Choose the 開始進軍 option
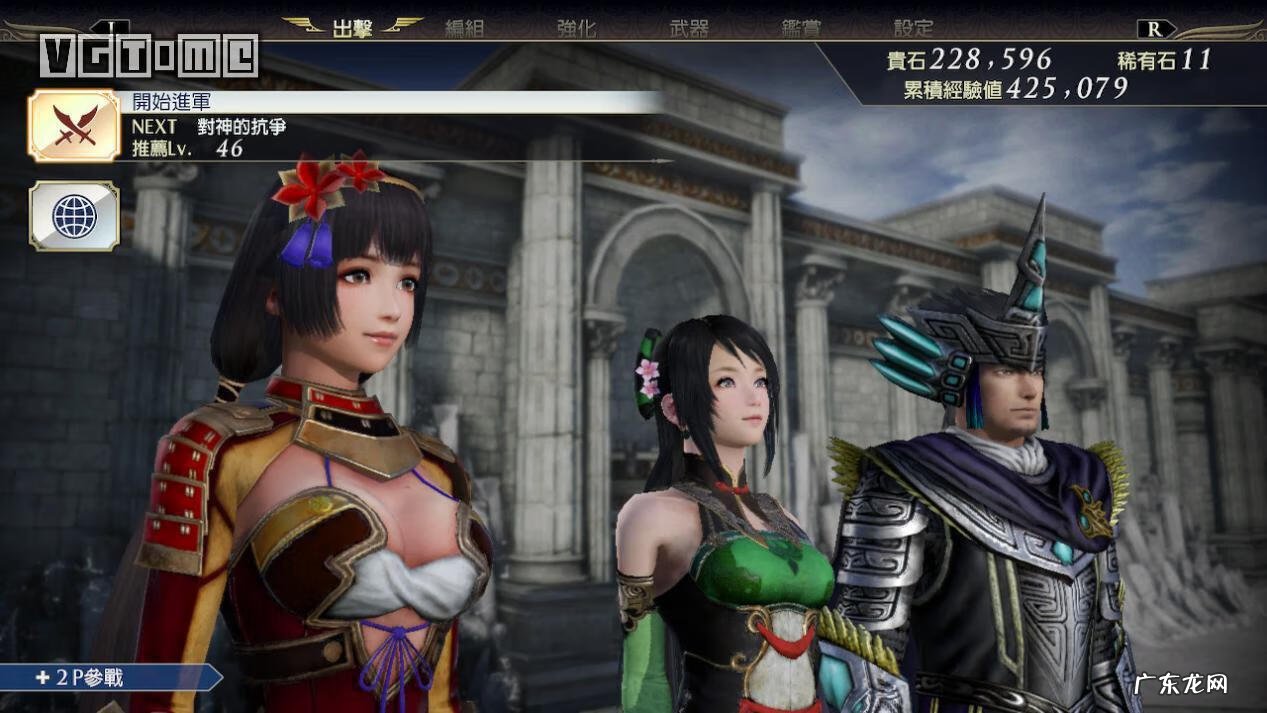 click(x=171, y=102)
